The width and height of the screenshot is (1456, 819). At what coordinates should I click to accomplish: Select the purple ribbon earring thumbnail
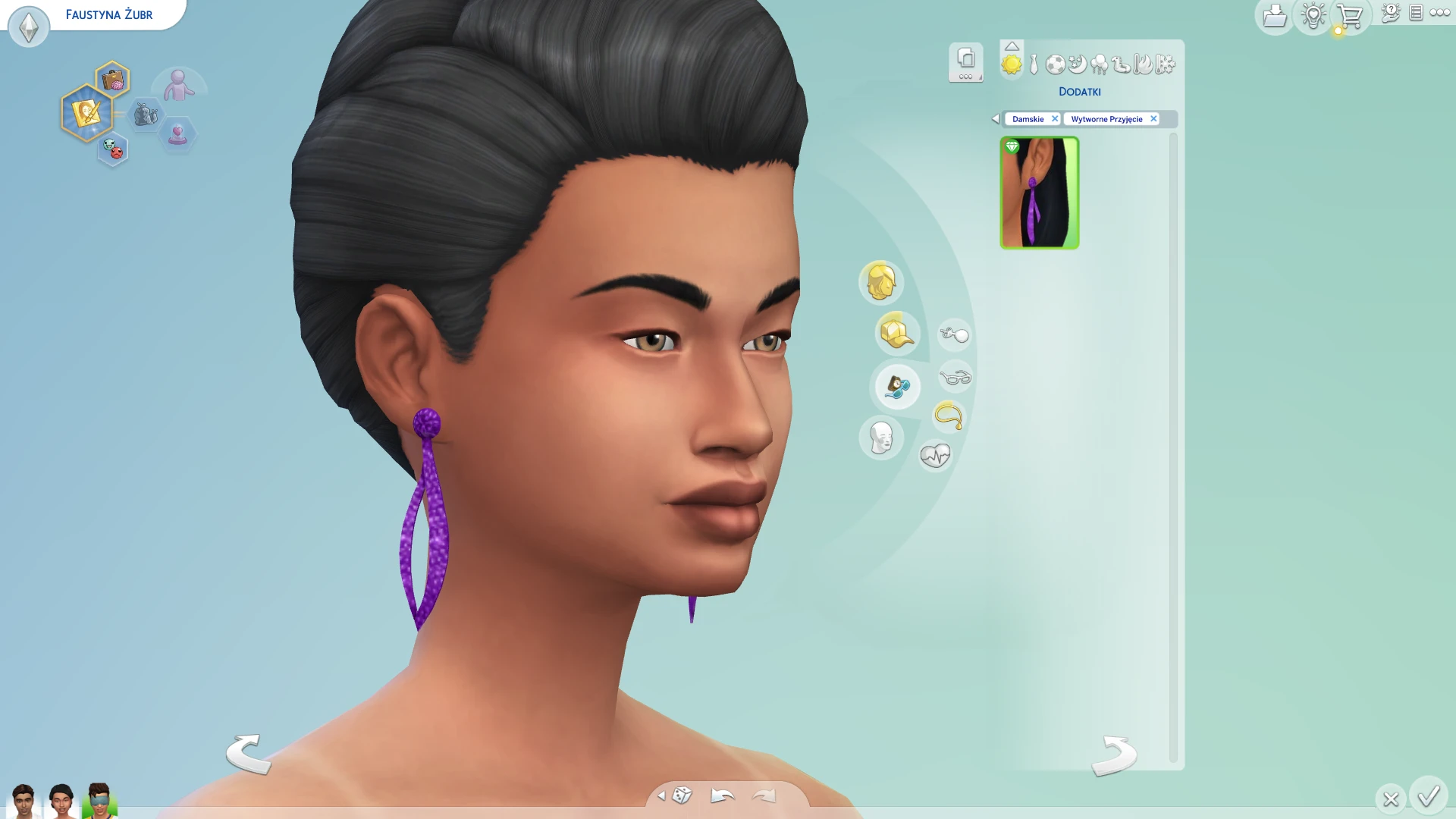(x=1039, y=193)
